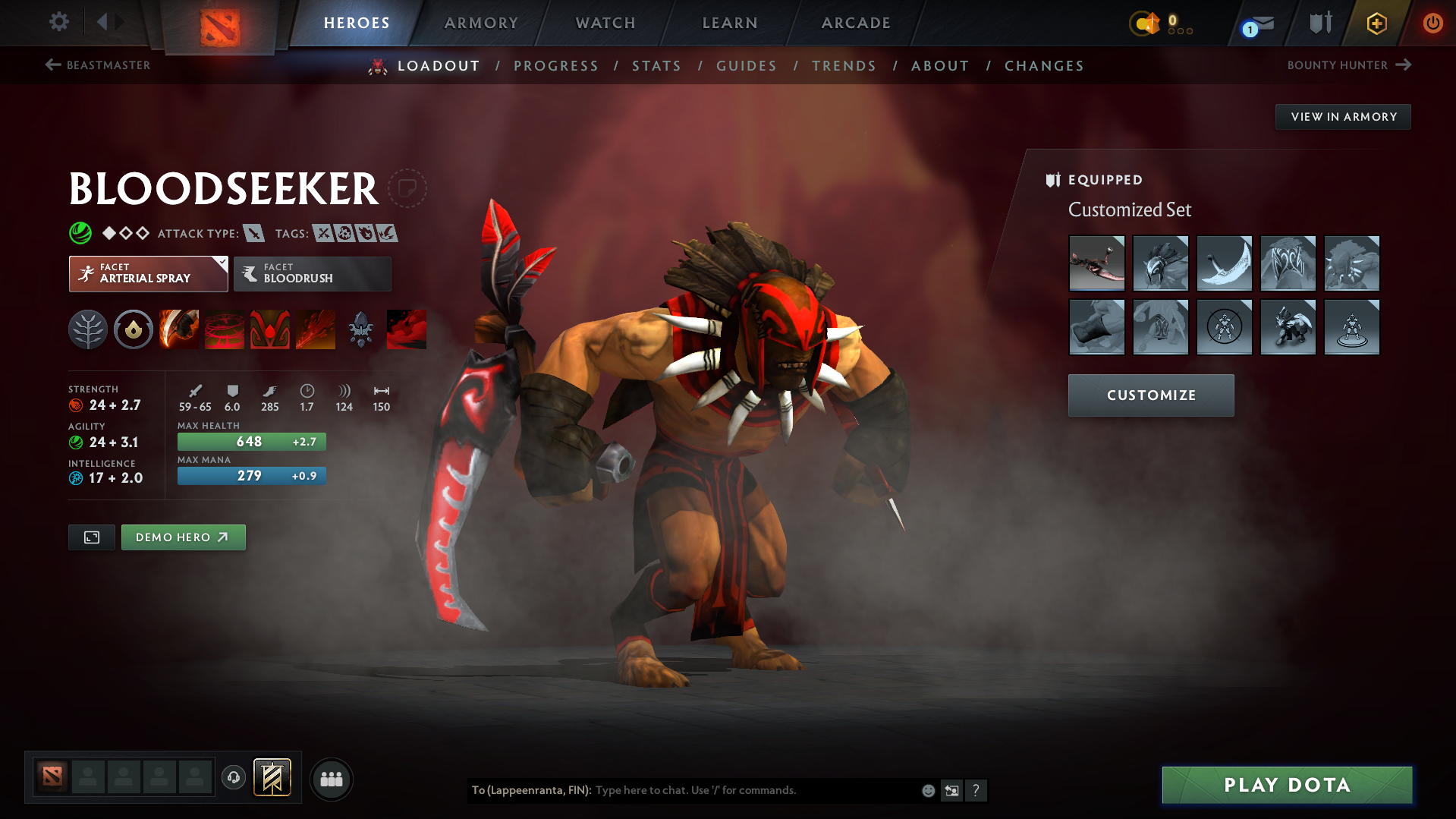Switch to the STATS tab
The image size is (1456, 819).
[656, 66]
